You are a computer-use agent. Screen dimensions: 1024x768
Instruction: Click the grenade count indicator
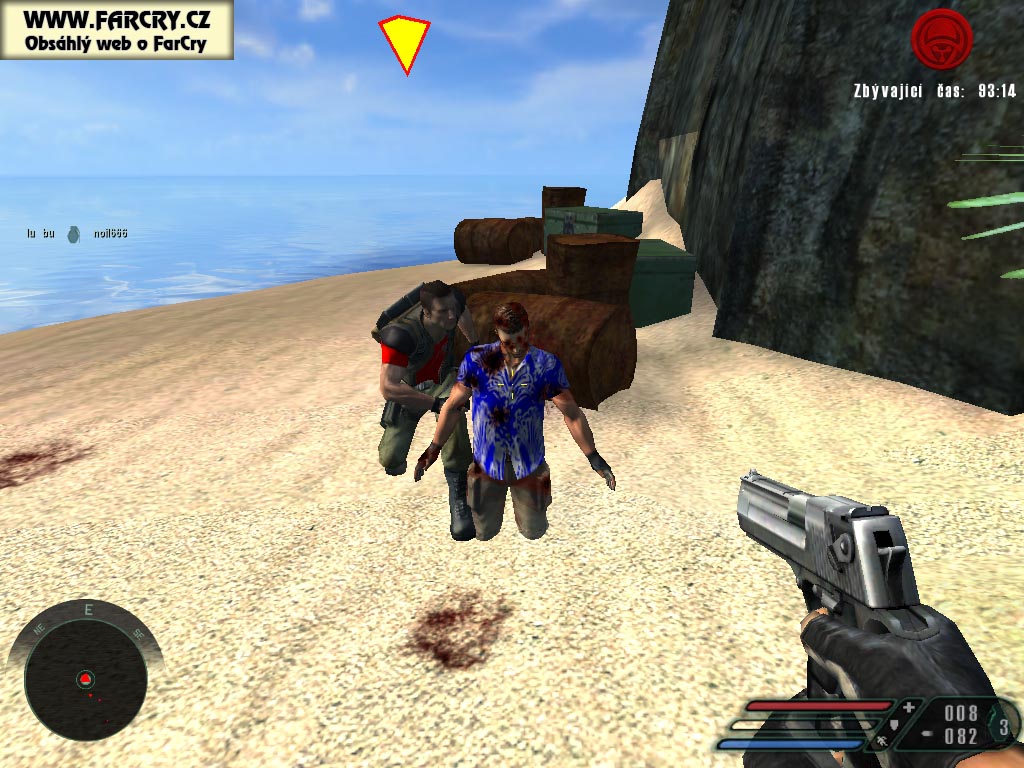pos(1003,727)
